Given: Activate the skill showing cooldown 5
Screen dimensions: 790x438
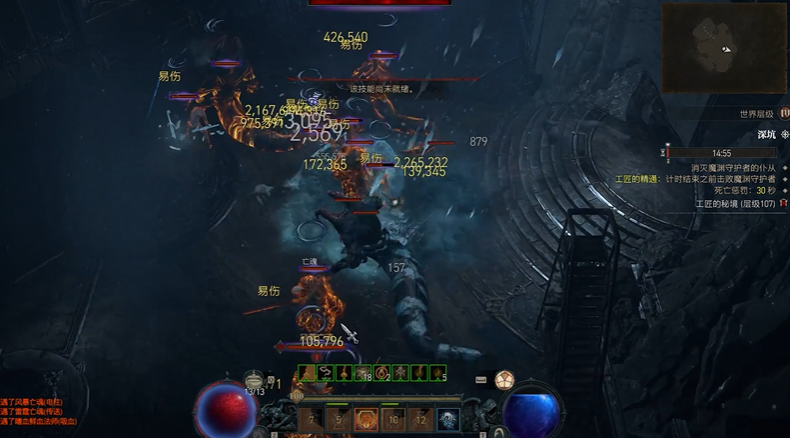Looking at the screenshot, I should click(339, 419).
